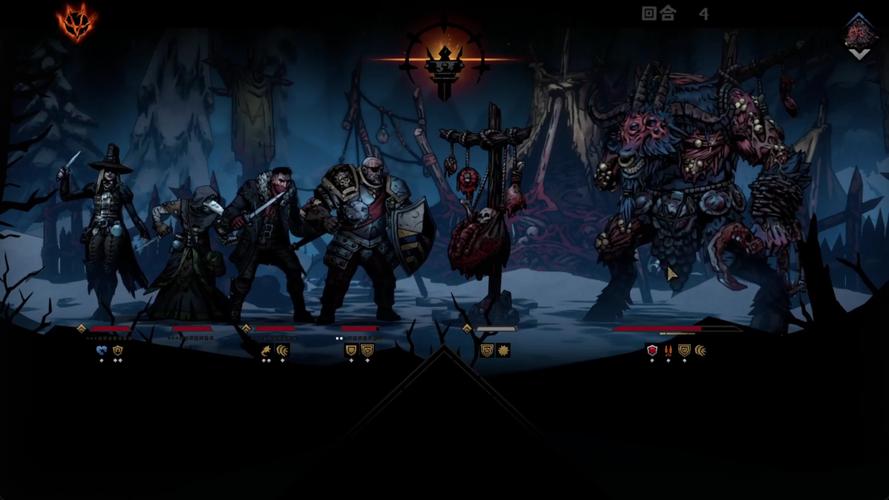
Task: Click the flame icon in the top-left corner
Action: coord(74,21)
